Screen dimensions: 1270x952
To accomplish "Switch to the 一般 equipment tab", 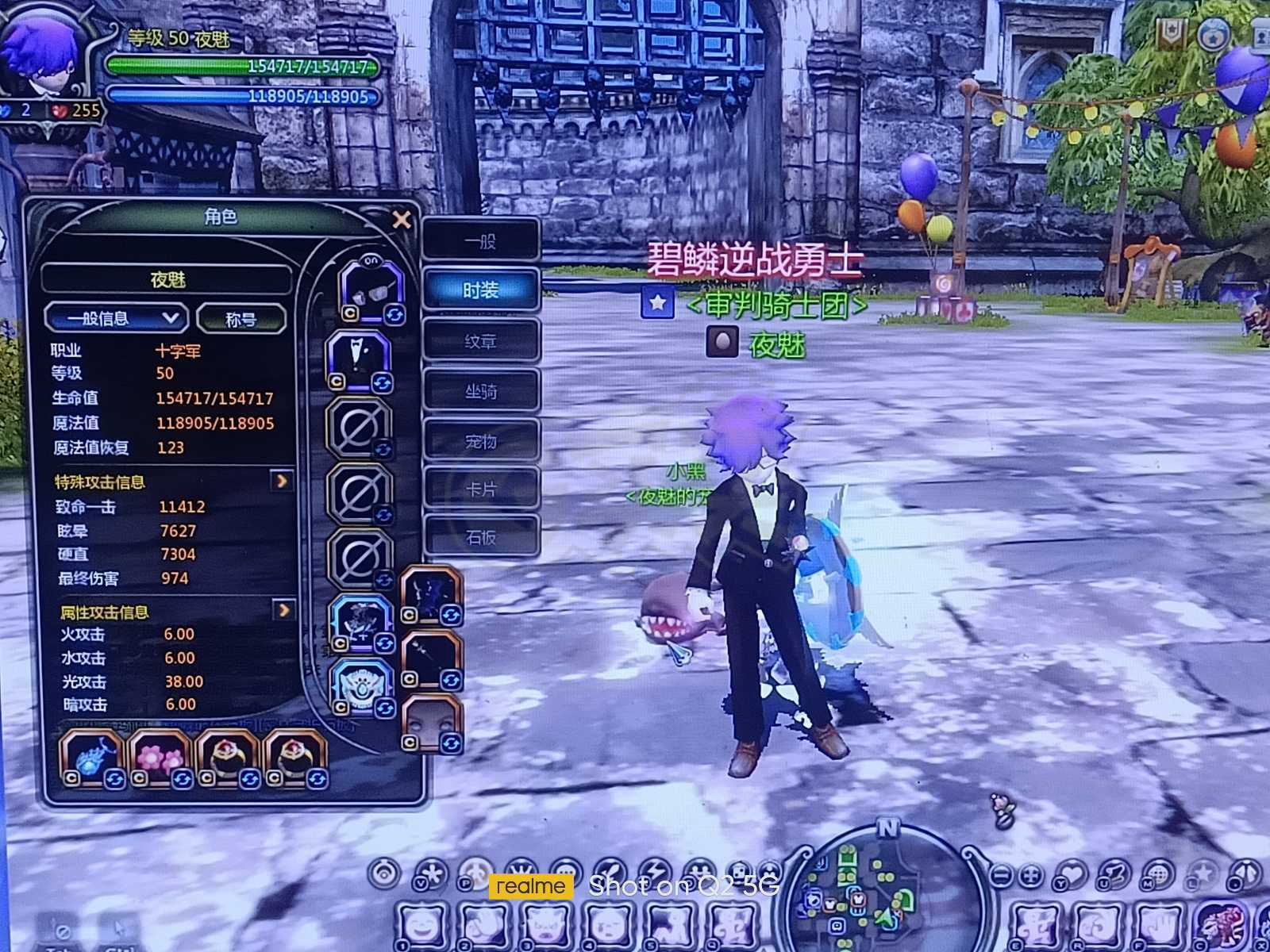I will pos(481,240).
